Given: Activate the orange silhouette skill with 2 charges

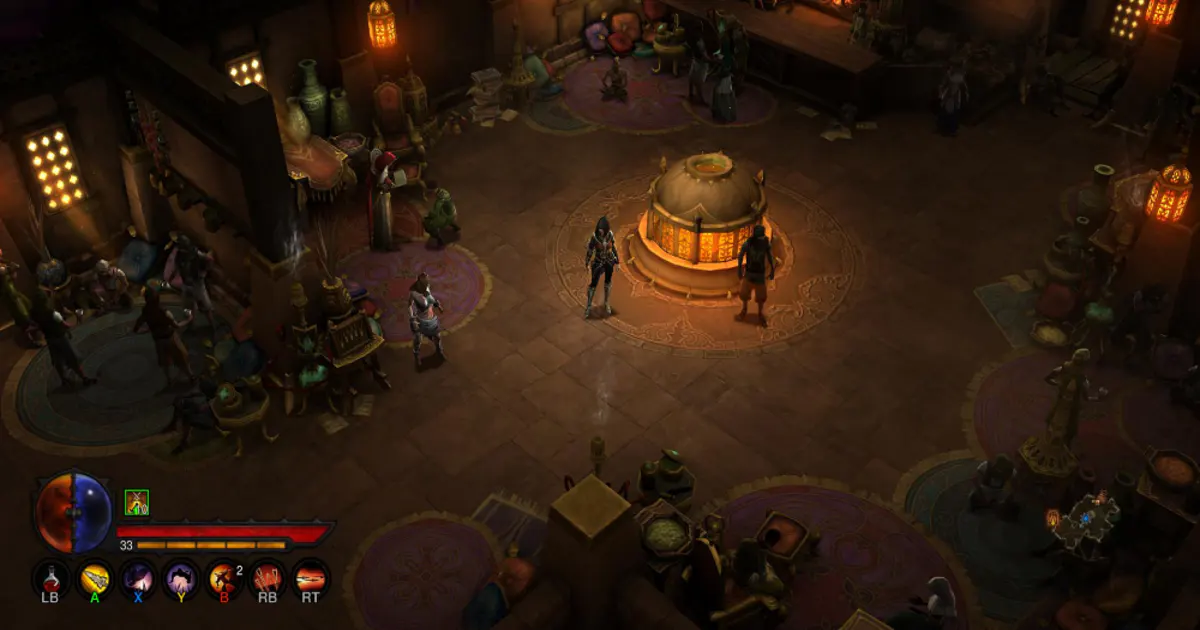Looking at the screenshot, I should (223, 578).
